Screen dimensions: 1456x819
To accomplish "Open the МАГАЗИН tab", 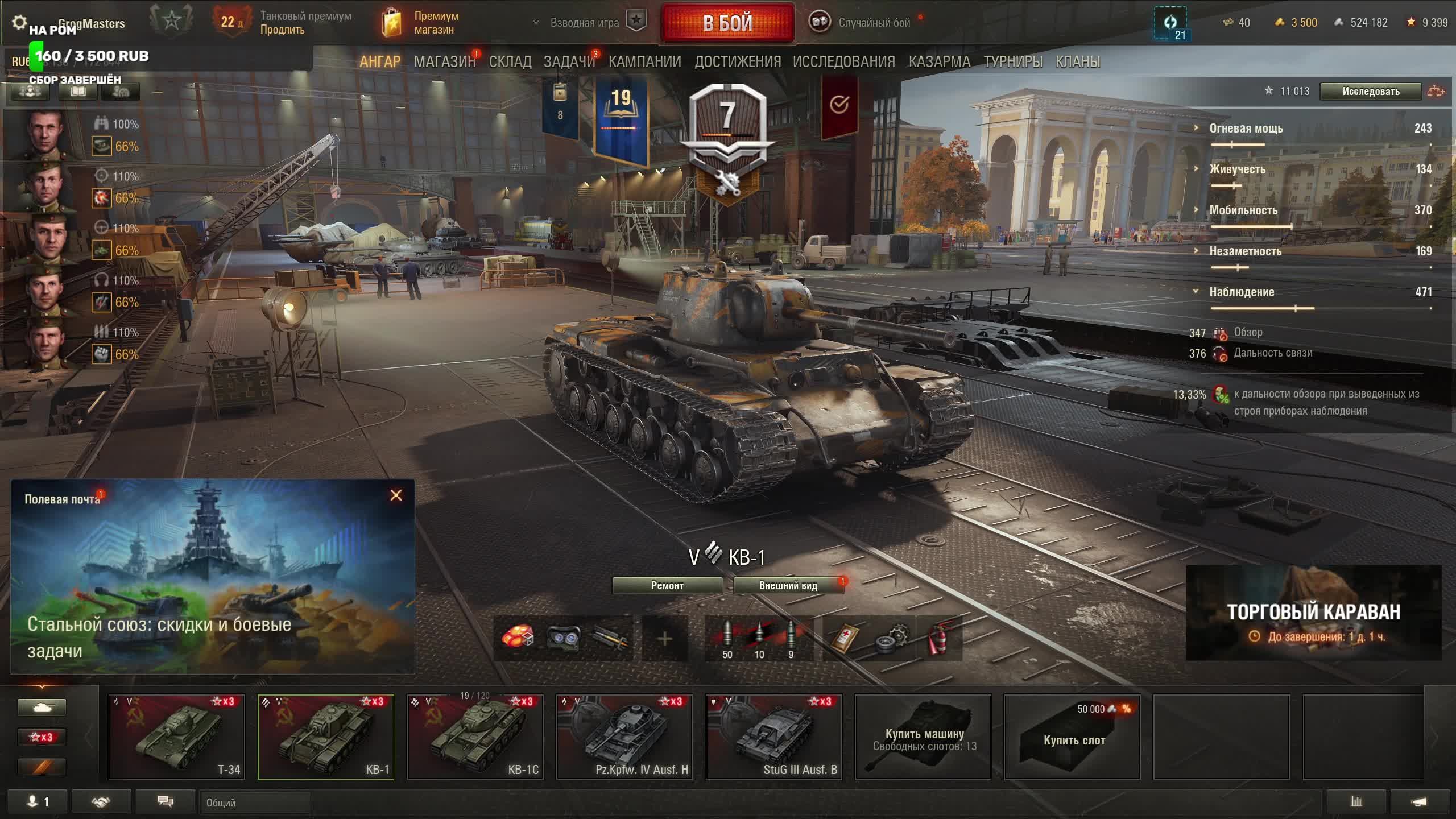I will click(444, 61).
